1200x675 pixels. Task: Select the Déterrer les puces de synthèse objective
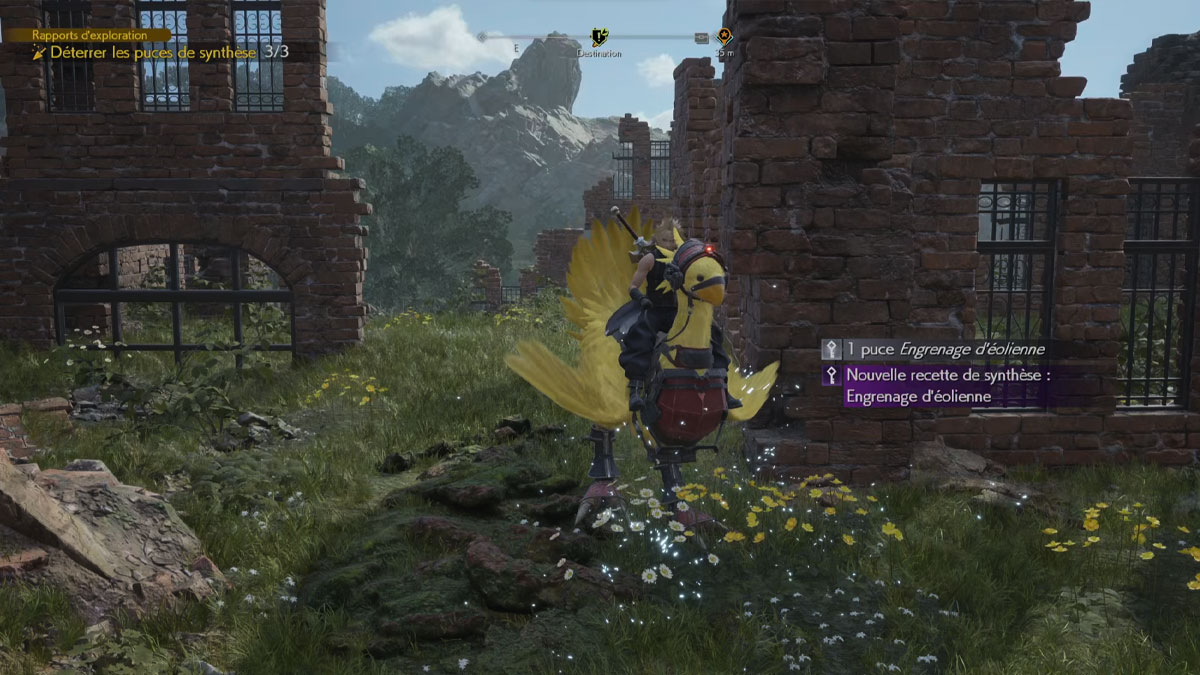click(160, 51)
